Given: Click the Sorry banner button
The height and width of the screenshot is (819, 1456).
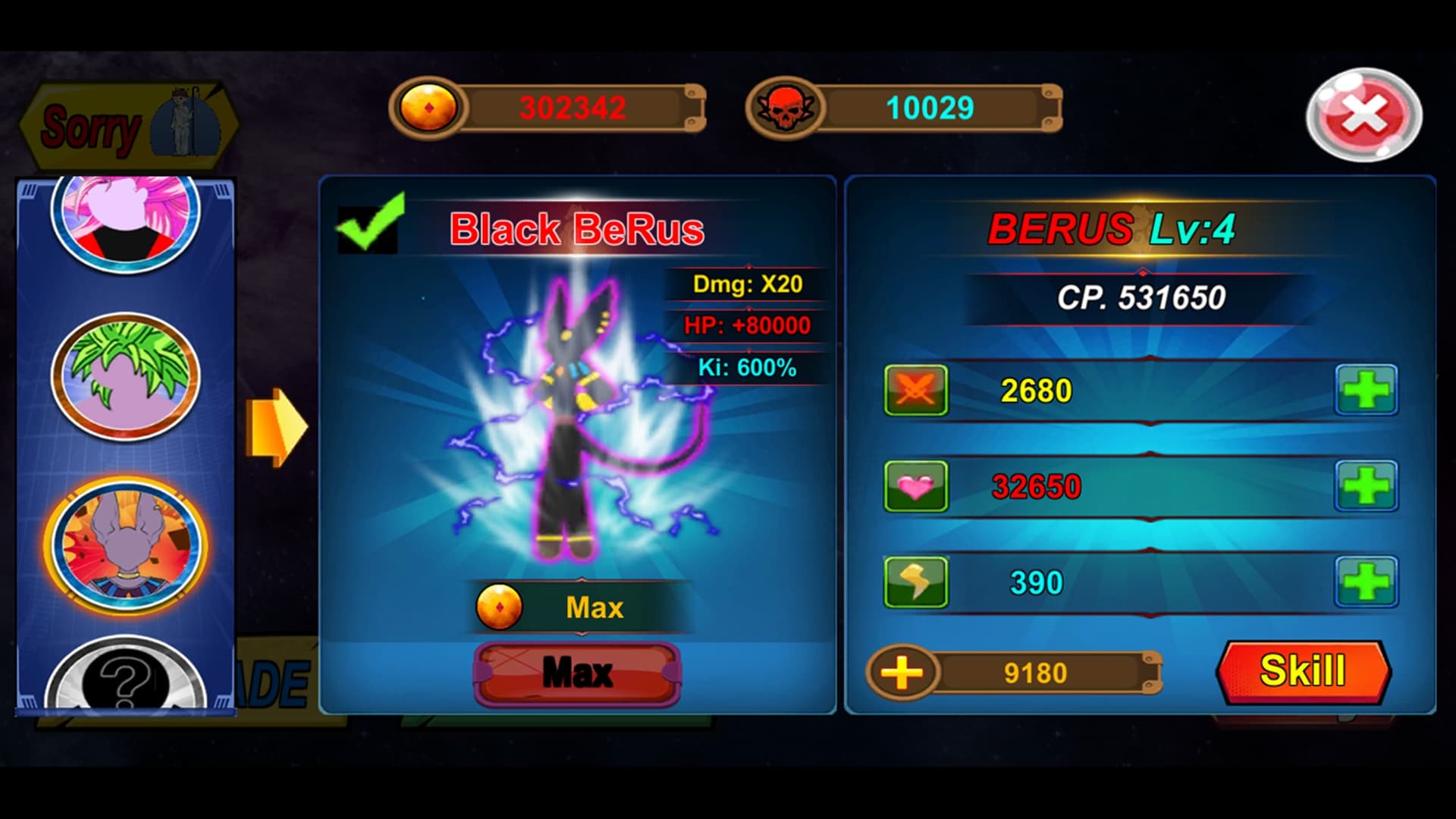Looking at the screenshot, I should point(129,126).
